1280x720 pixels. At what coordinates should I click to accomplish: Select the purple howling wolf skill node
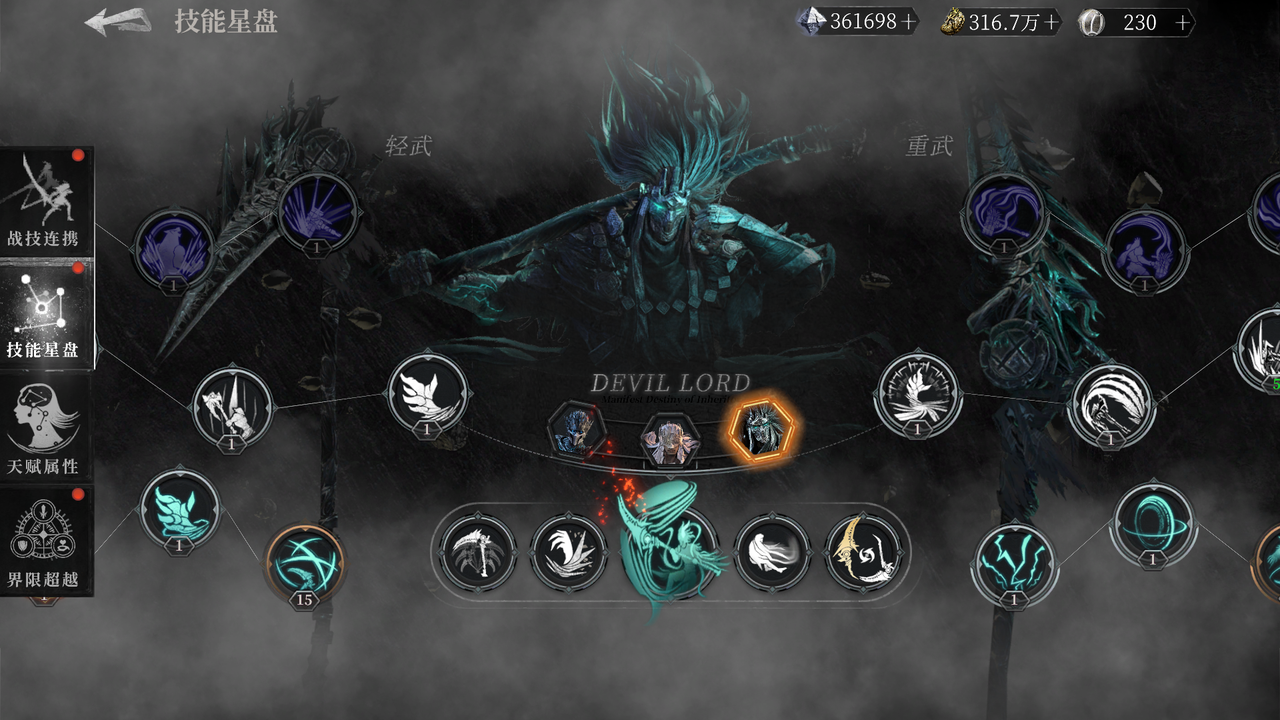coord(174,248)
